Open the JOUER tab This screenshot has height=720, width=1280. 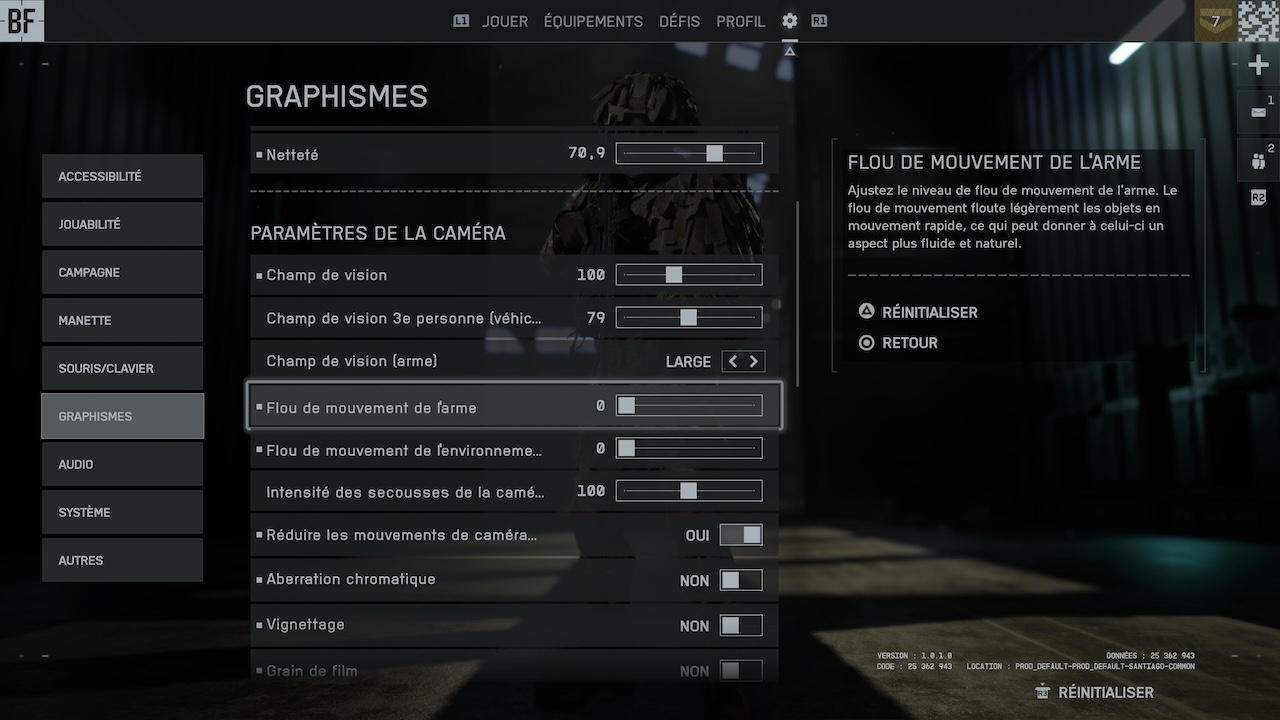pyautogui.click(x=504, y=21)
